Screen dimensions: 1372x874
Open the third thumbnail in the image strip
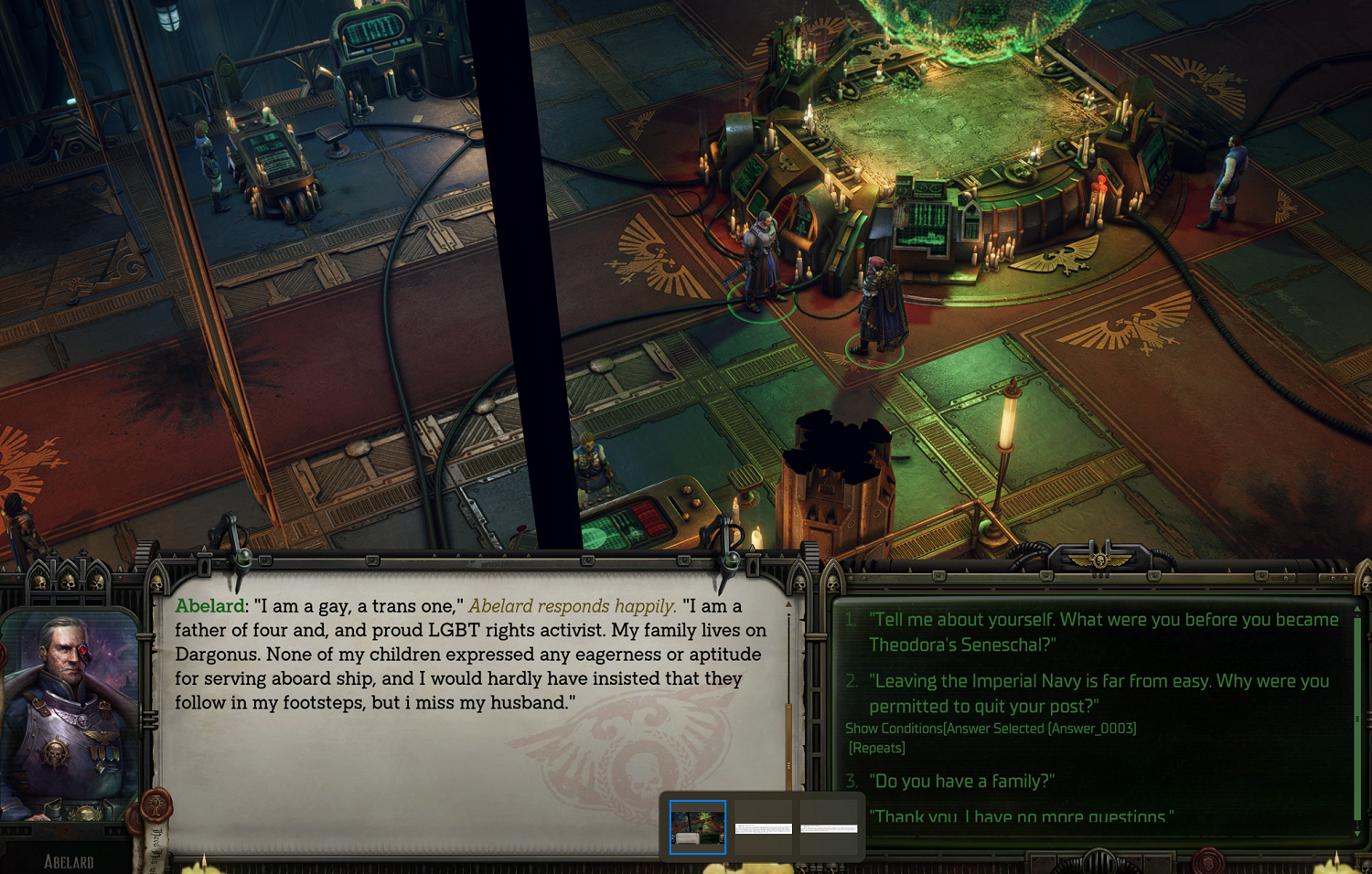click(829, 828)
